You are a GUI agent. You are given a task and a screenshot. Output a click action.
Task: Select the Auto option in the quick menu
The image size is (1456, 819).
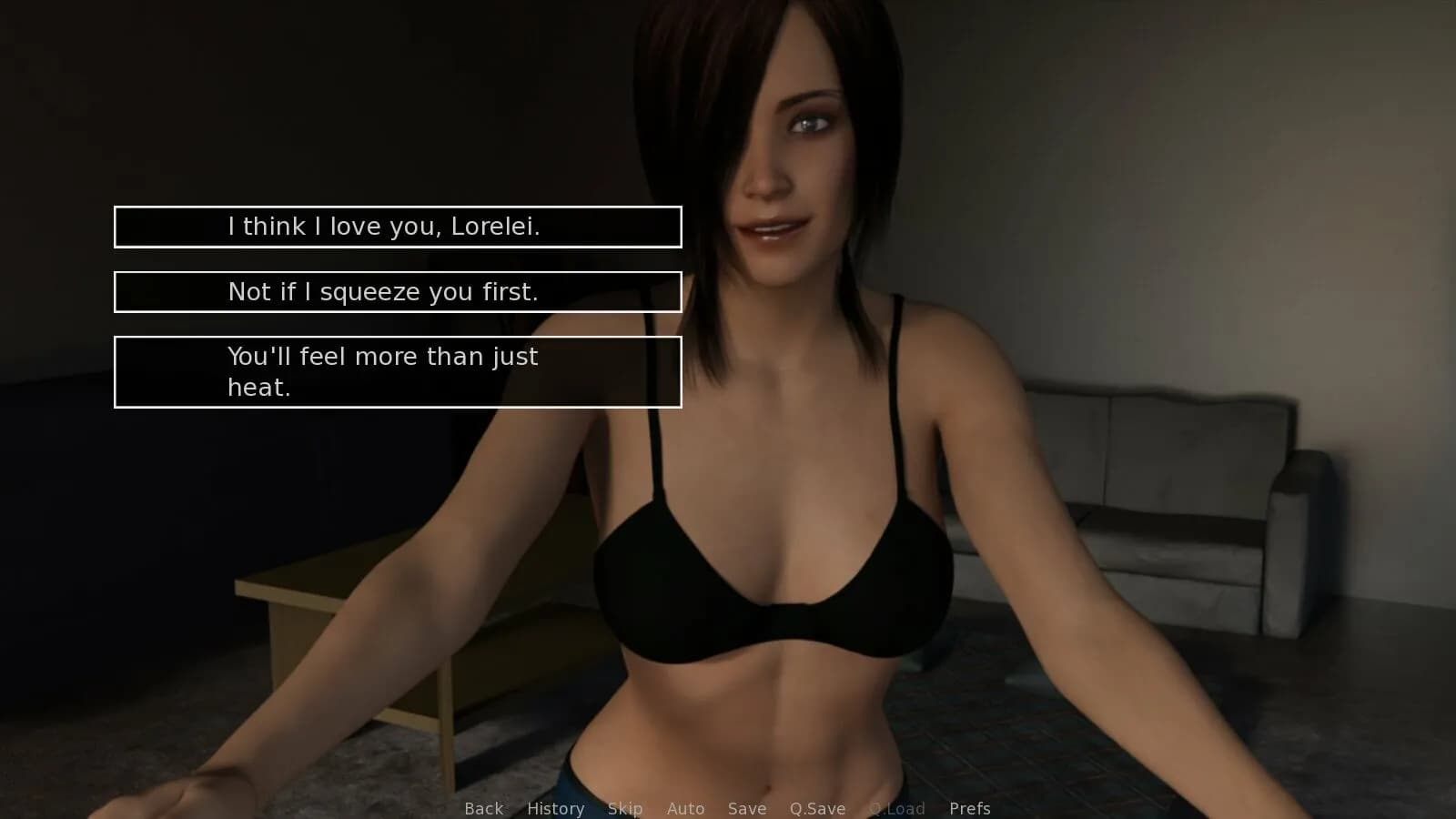685,808
